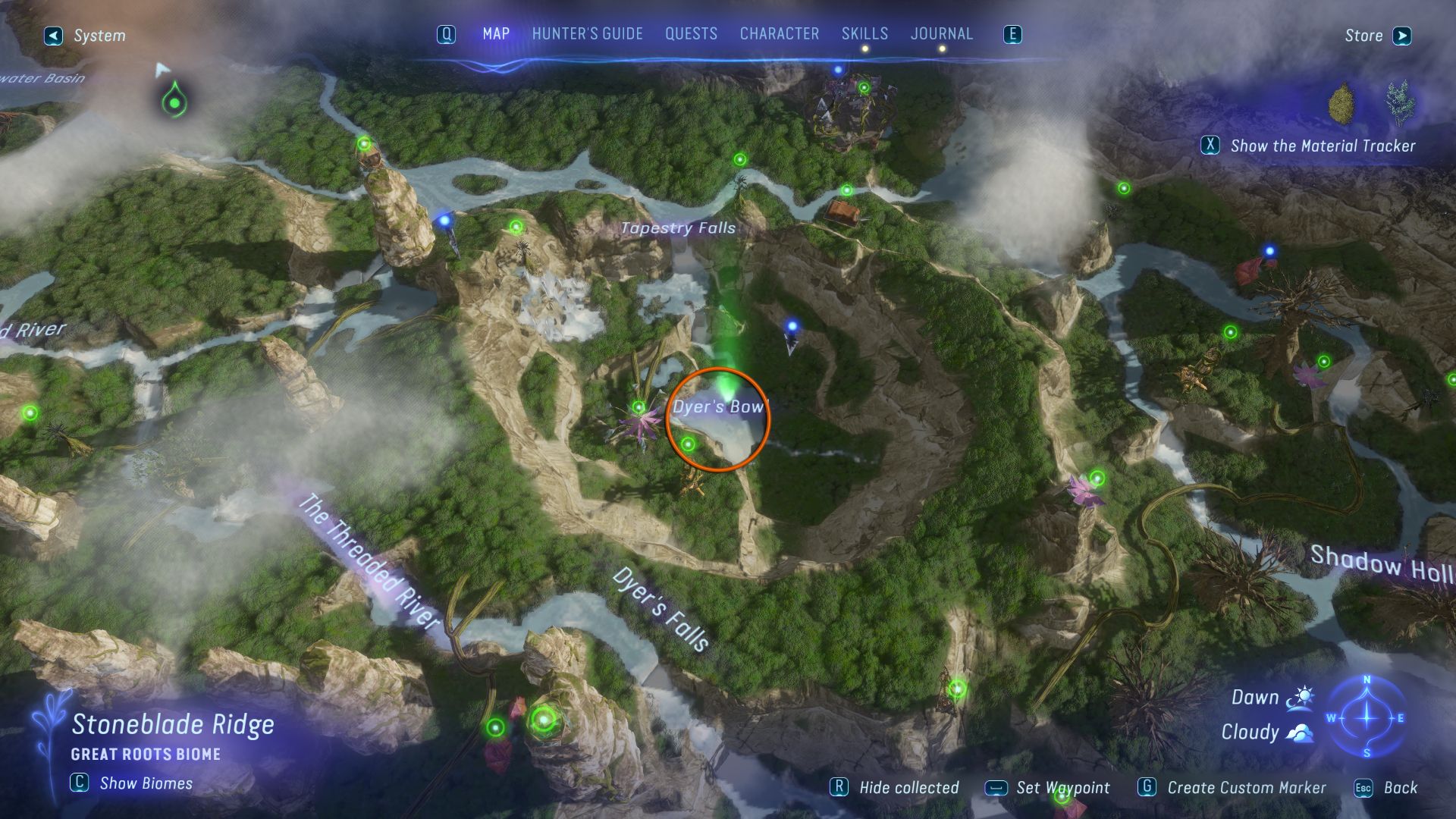1456x819 pixels.
Task: Click the Cloudy weather icon
Action: (x=1298, y=732)
